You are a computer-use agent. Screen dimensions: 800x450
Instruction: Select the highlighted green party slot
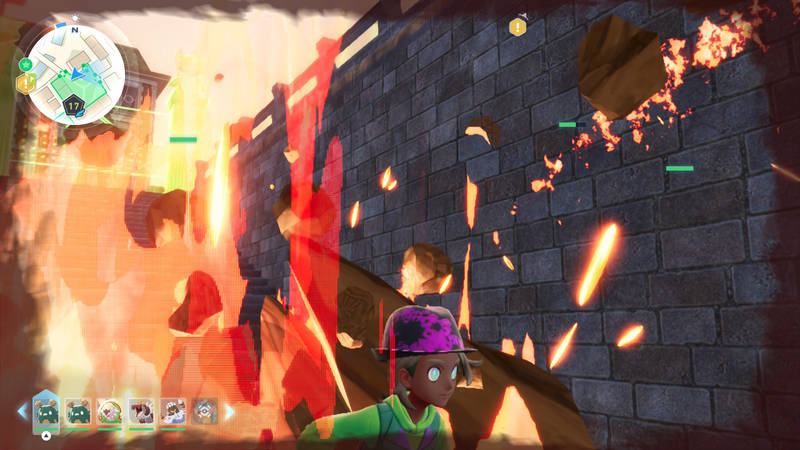[x=47, y=410]
